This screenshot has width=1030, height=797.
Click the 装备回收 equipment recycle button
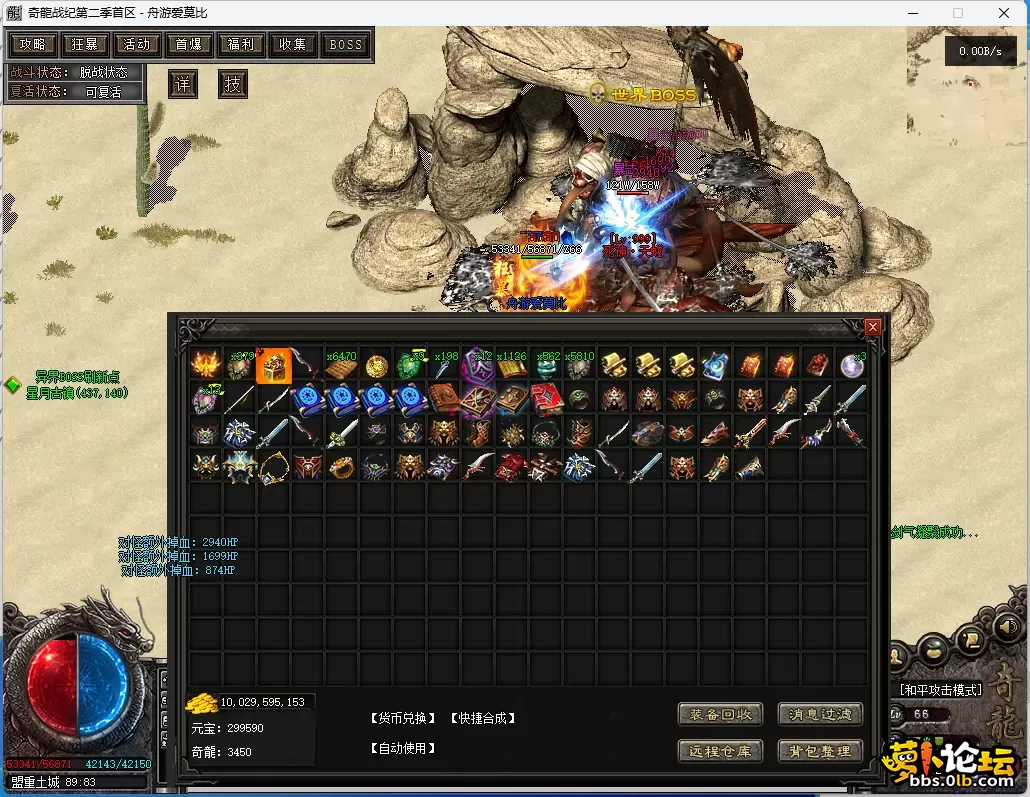pos(720,714)
